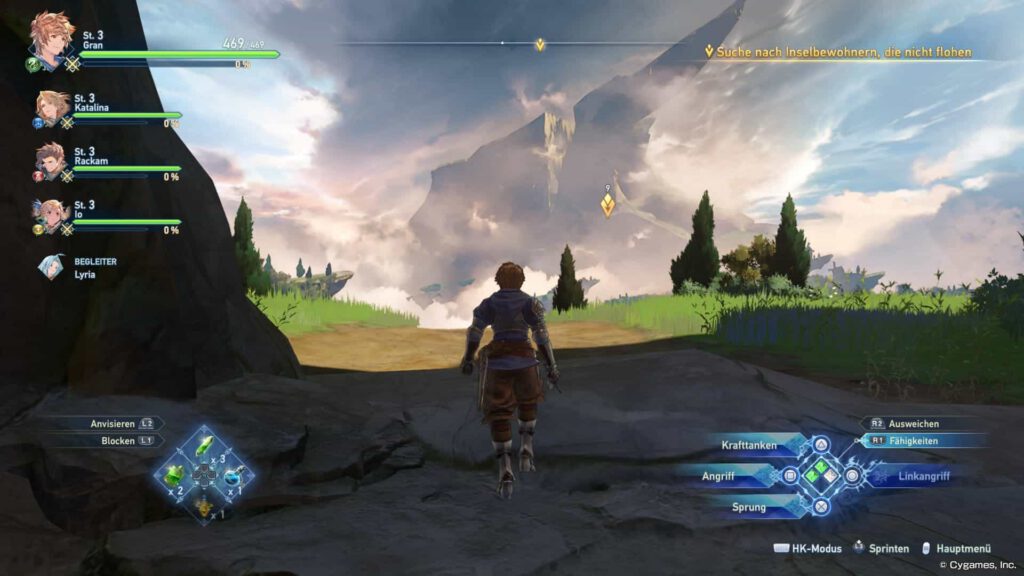Click the green skill diamond in the action wheel
The height and width of the screenshot is (576, 1024).
pyautogui.click(x=820, y=475)
